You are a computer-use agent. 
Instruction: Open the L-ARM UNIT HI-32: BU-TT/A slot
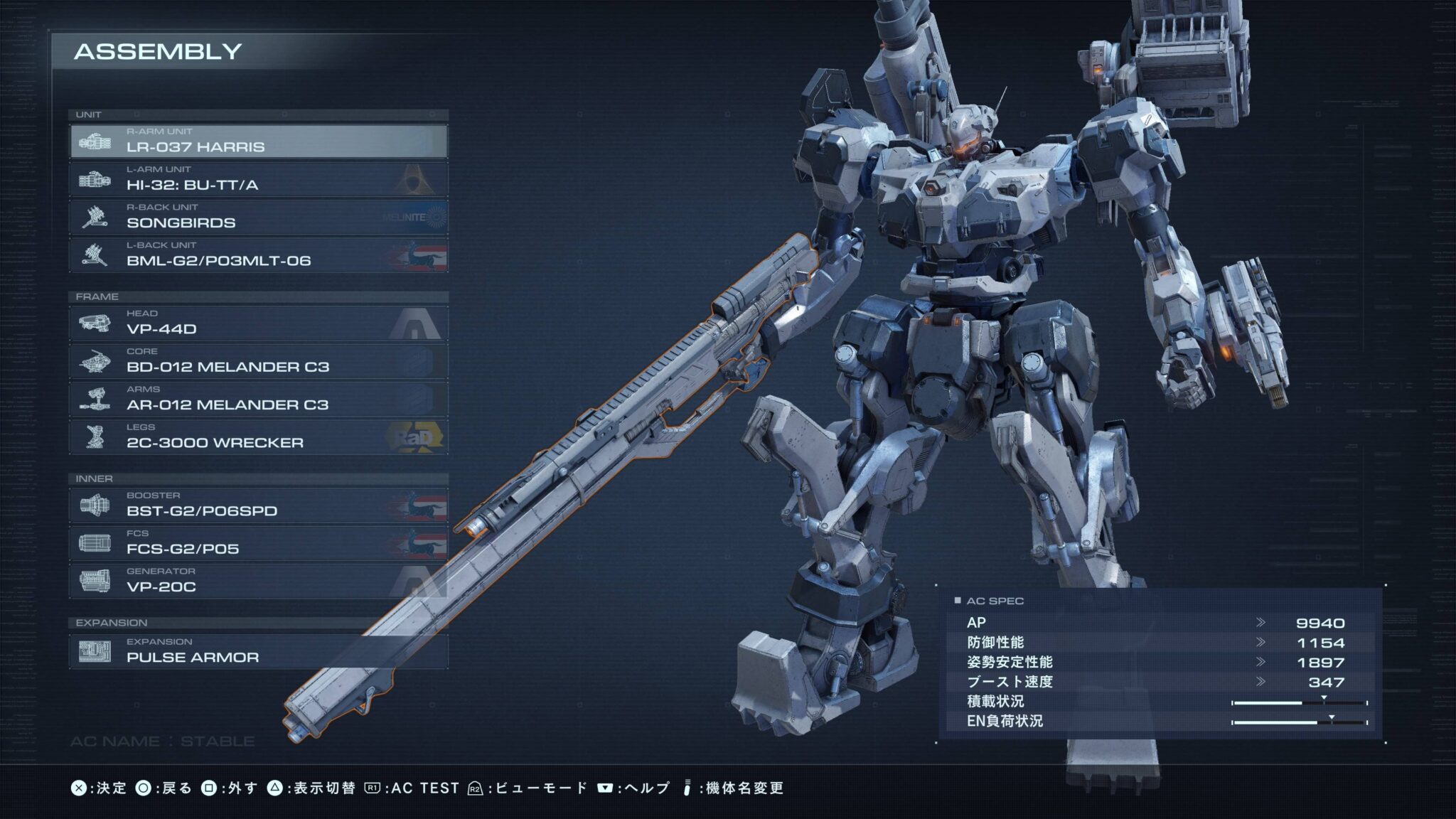259,179
